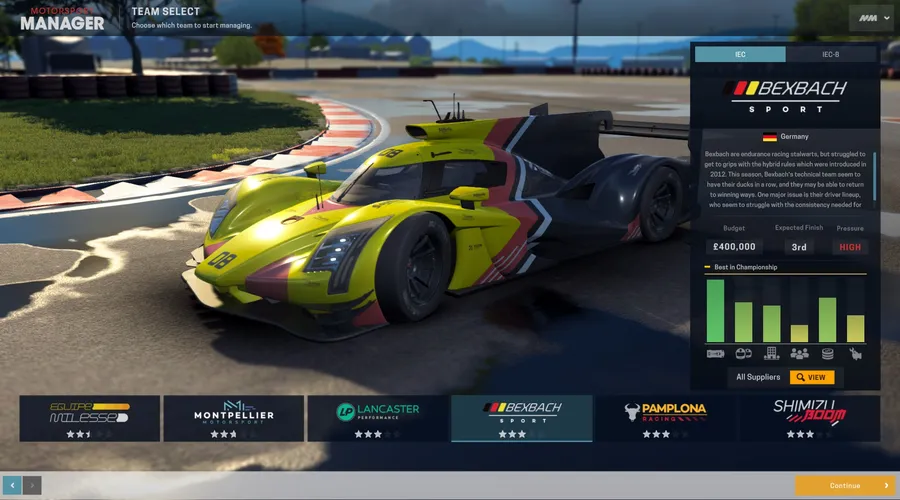Image resolution: width=900 pixels, height=500 pixels.
Task: Select the Lancaster Performance team tile
Action: pyautogui.click(x=378, y=418)
